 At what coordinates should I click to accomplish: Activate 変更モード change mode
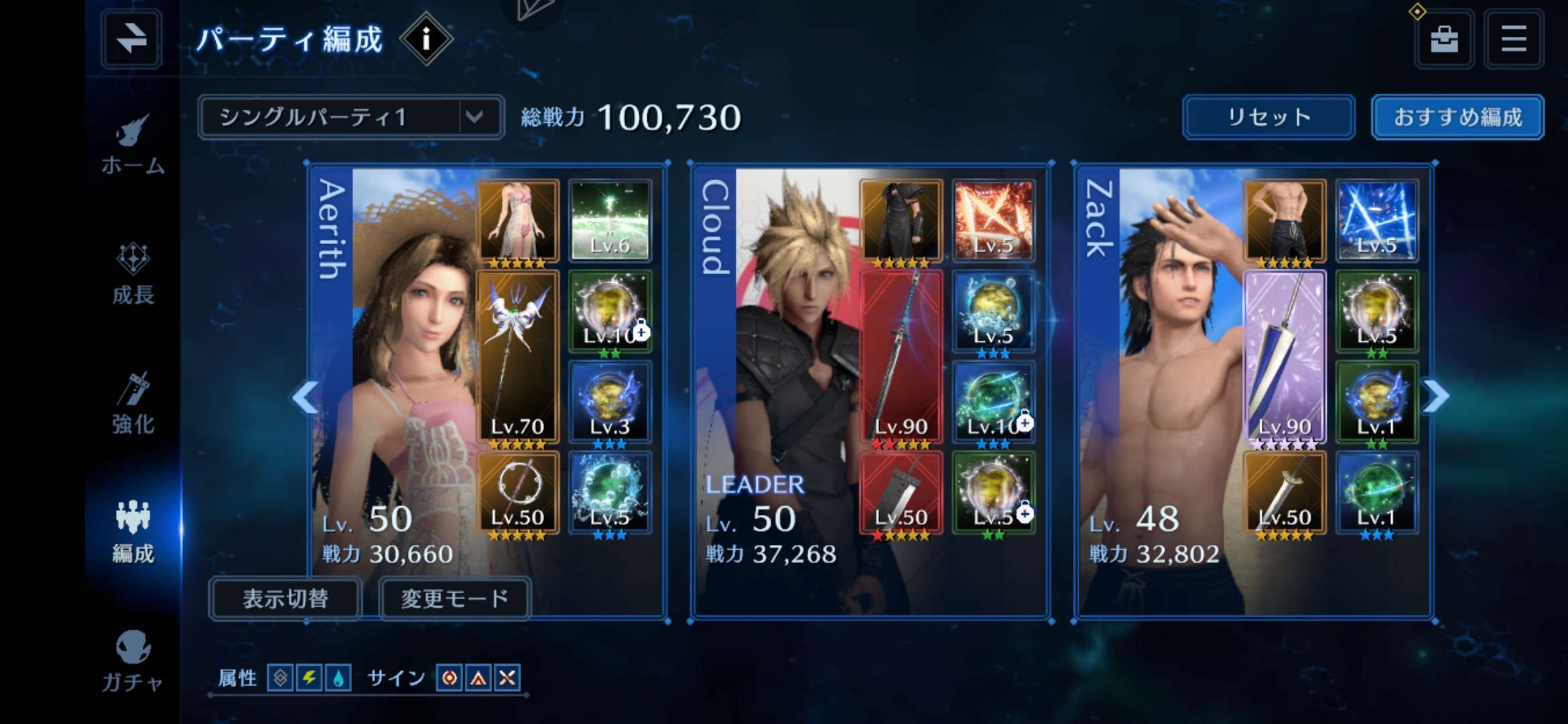[455, 598]
